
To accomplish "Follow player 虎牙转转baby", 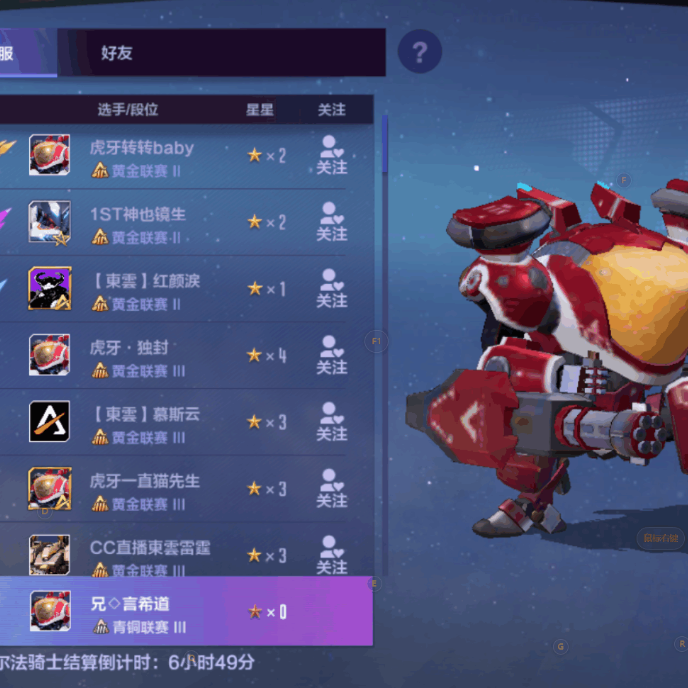I will 331,157.
